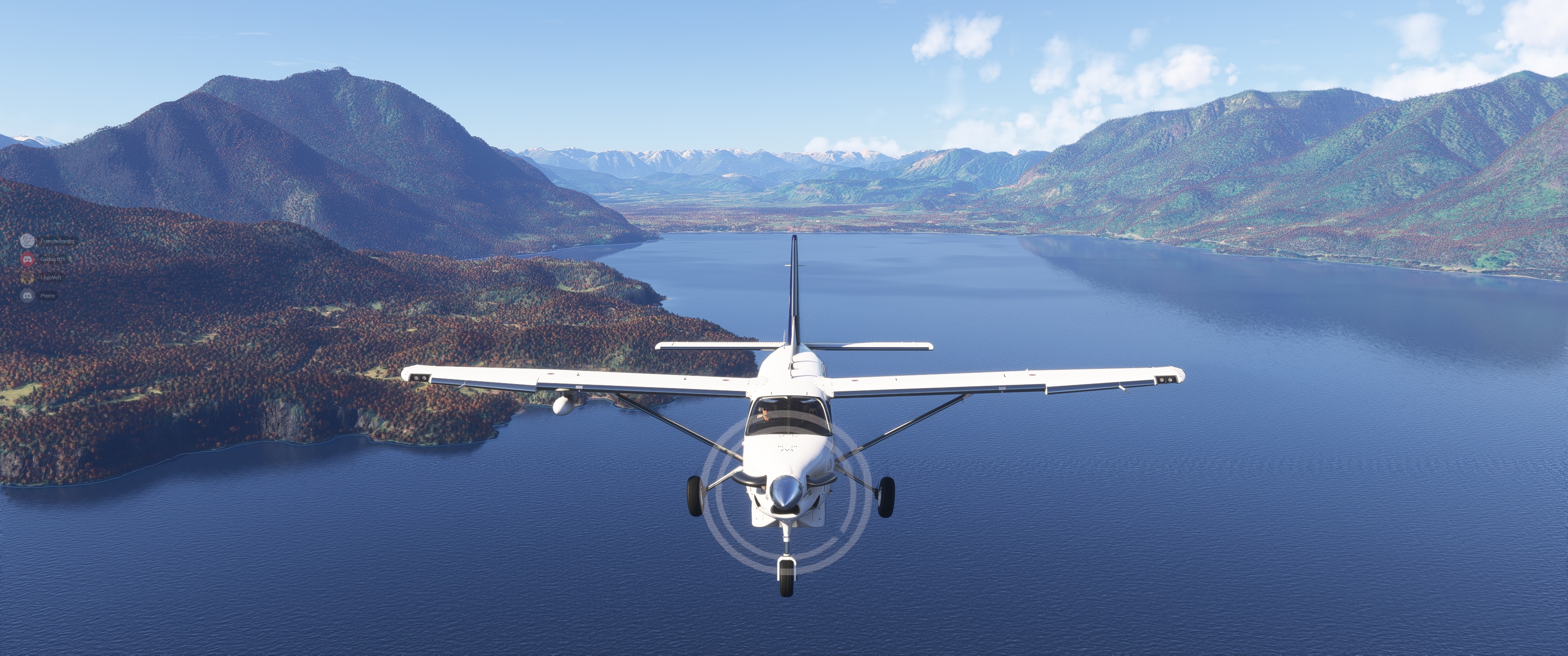Viewport: 1568px width, 656px height.
Task: Click the LegoVelt username text
Action: pos(51,278)
